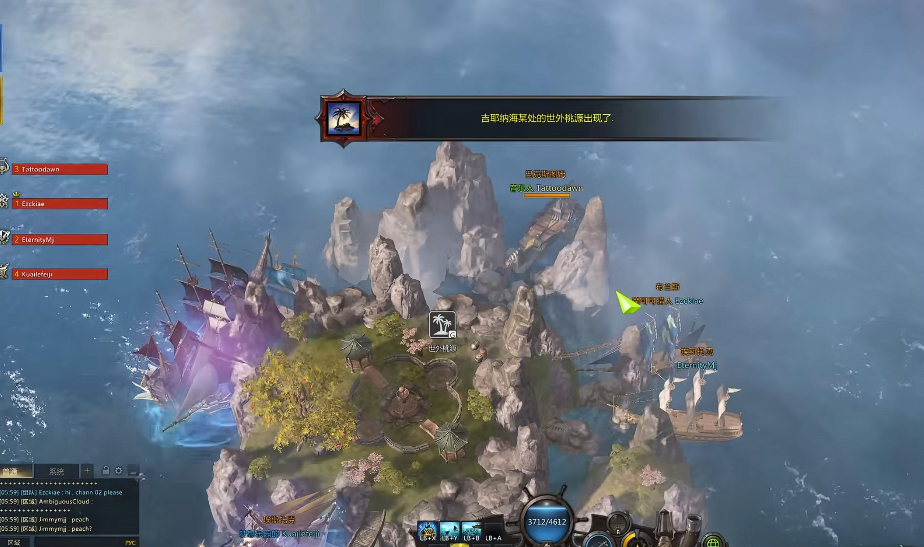The width and height of the screenshot is (924, 547).
Task: Open the island entry icon with palm tree
Action: tap(442, 325)
